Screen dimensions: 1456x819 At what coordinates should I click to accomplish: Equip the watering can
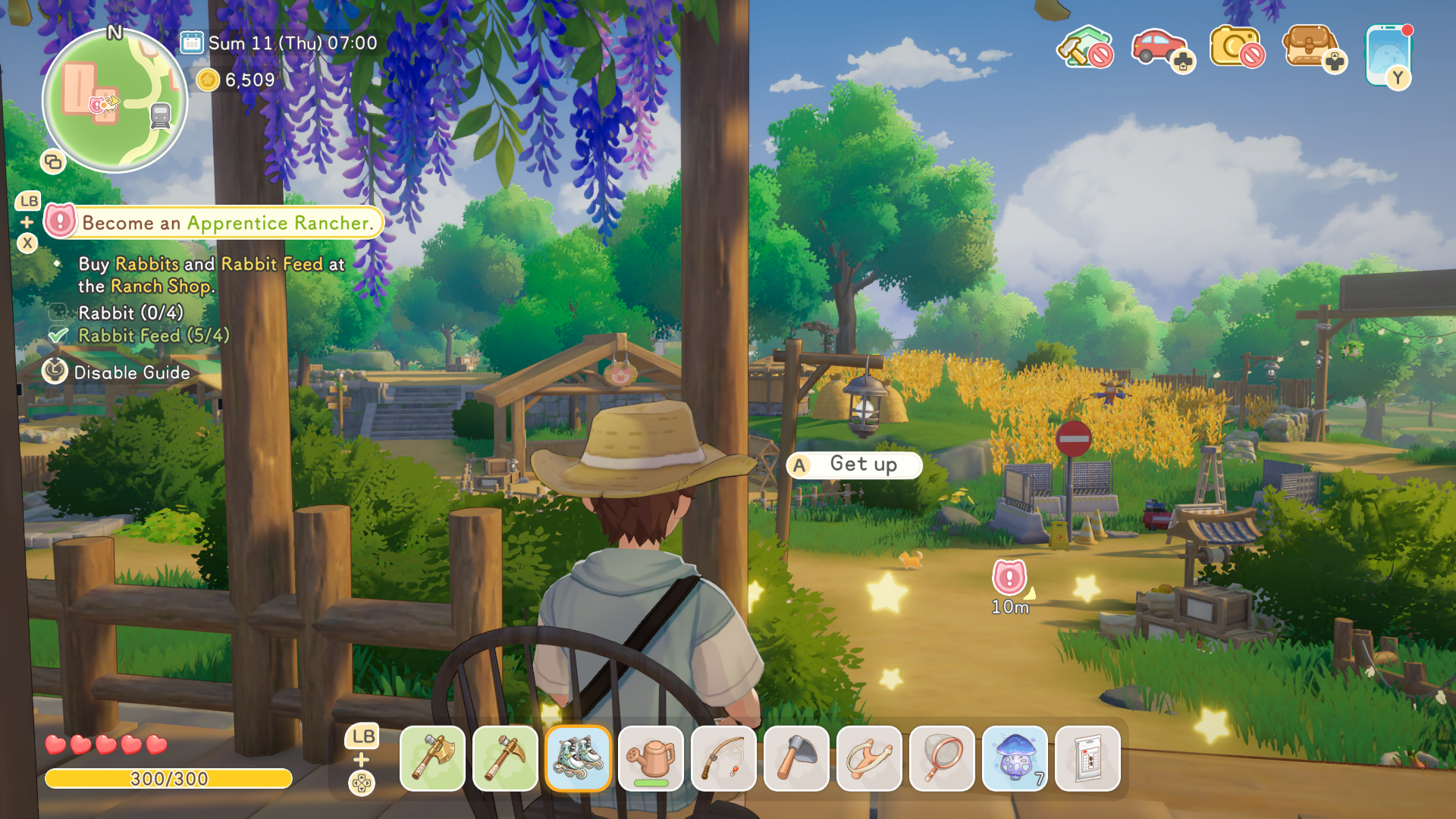point(651,758)
